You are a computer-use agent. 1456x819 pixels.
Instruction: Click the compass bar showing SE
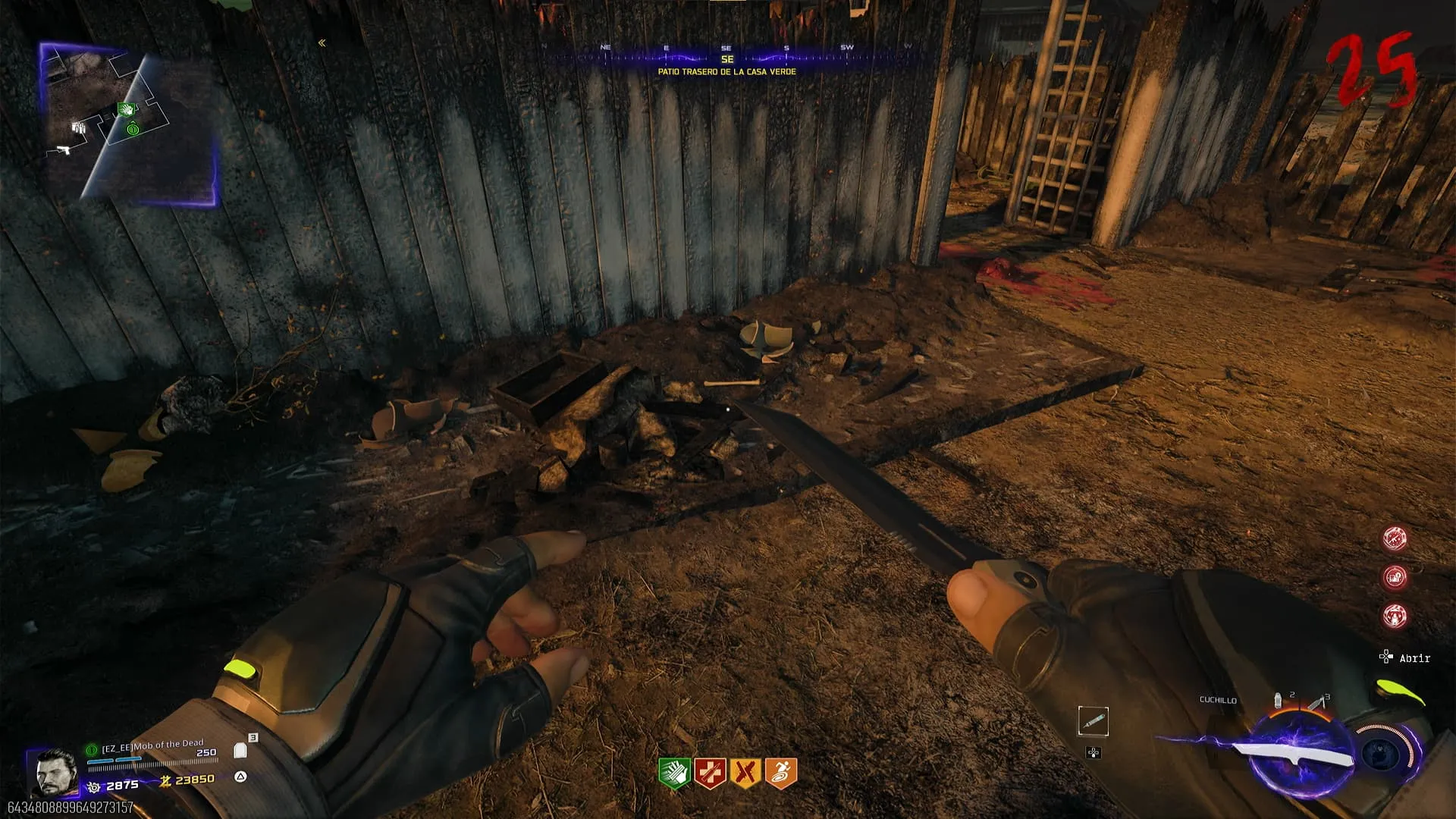point(726,57)
